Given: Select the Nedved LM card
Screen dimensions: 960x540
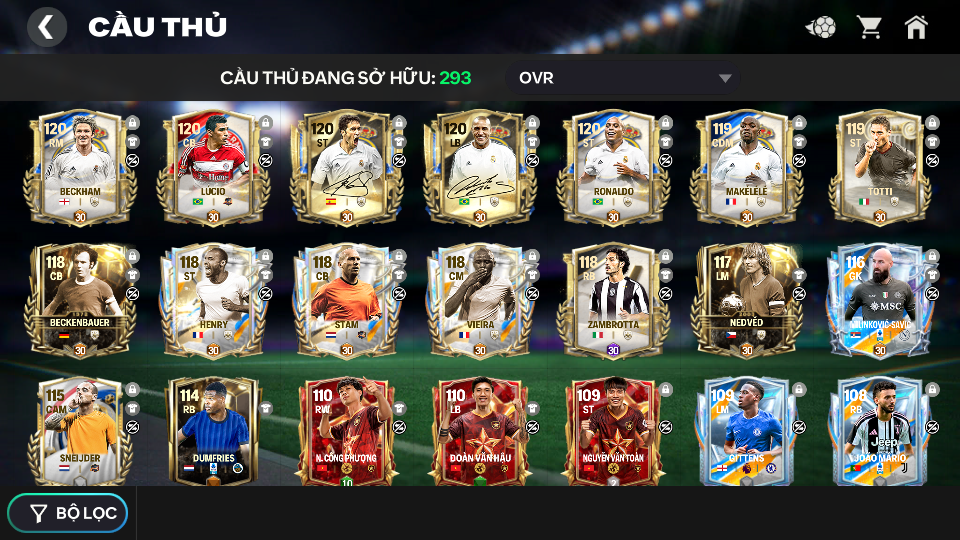Looking at the screenshot, I should coord(746,300).
